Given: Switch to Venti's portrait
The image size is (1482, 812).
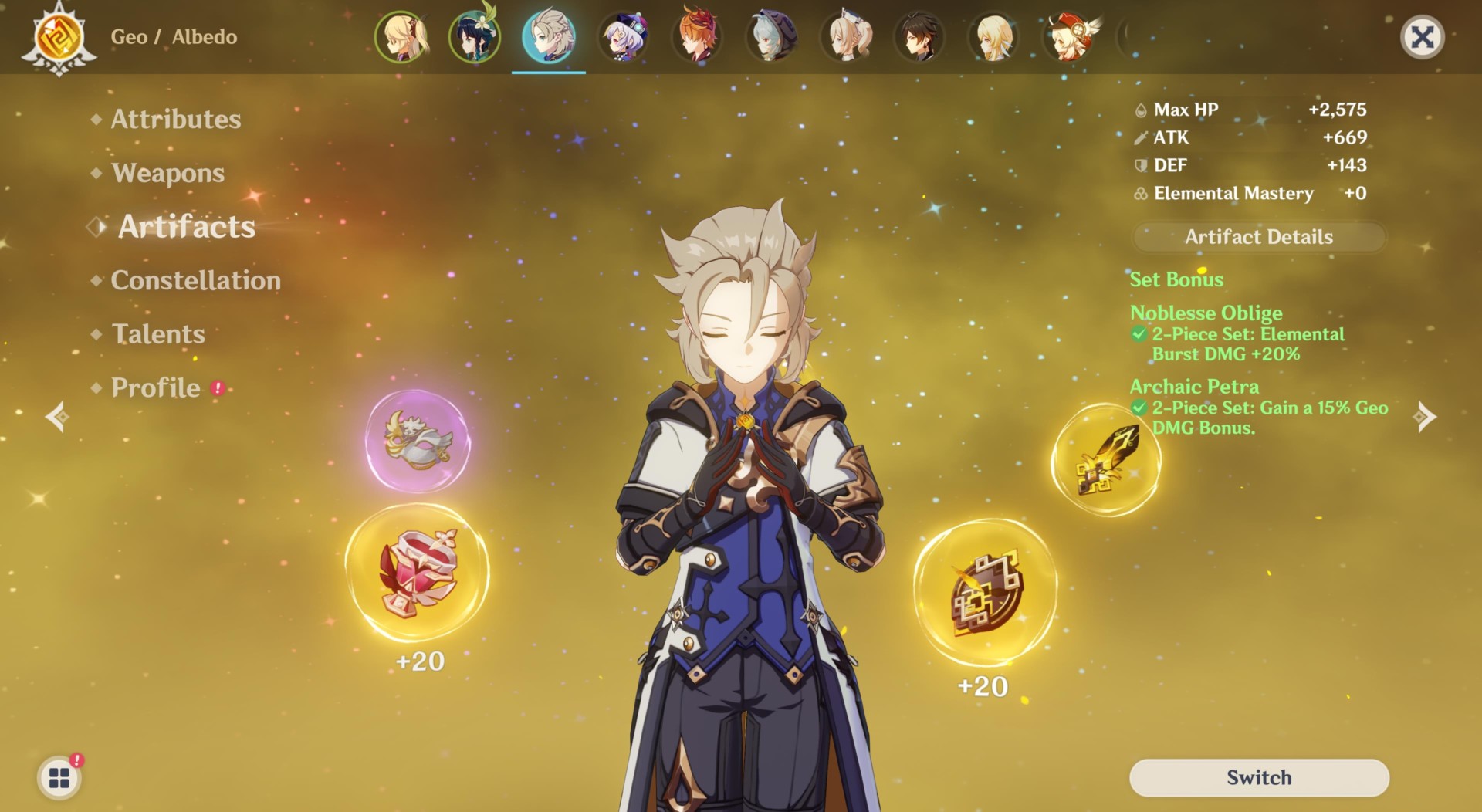Looking at the screenshot, I should coord(475,37).
